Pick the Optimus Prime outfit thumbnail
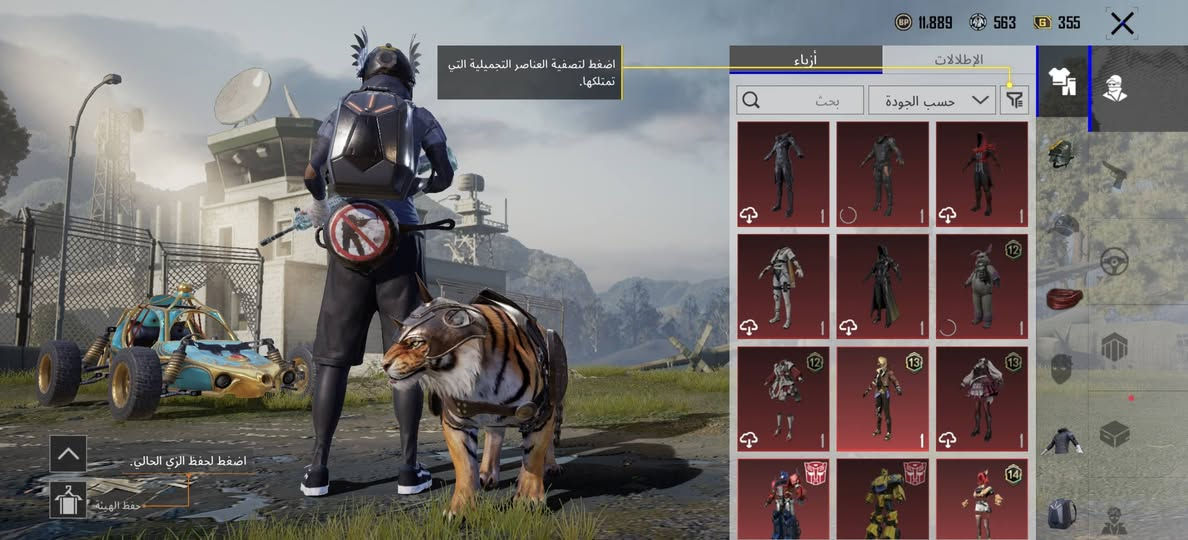 coord(783,499)
